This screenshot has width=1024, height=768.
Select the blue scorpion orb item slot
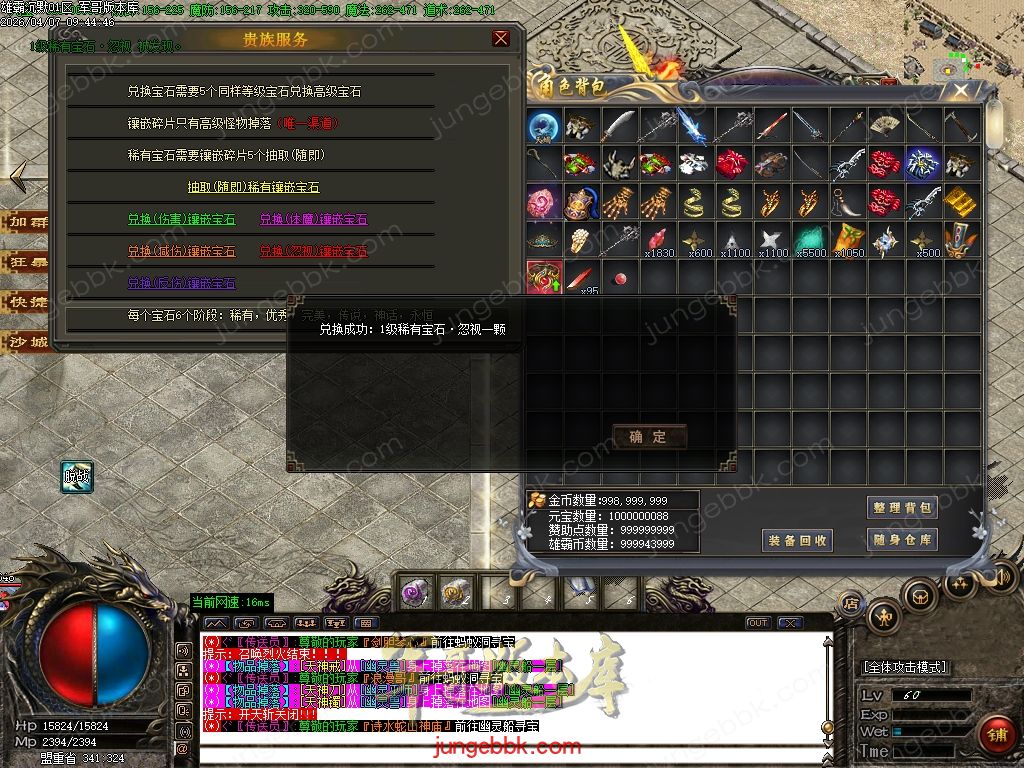[544, 126]
